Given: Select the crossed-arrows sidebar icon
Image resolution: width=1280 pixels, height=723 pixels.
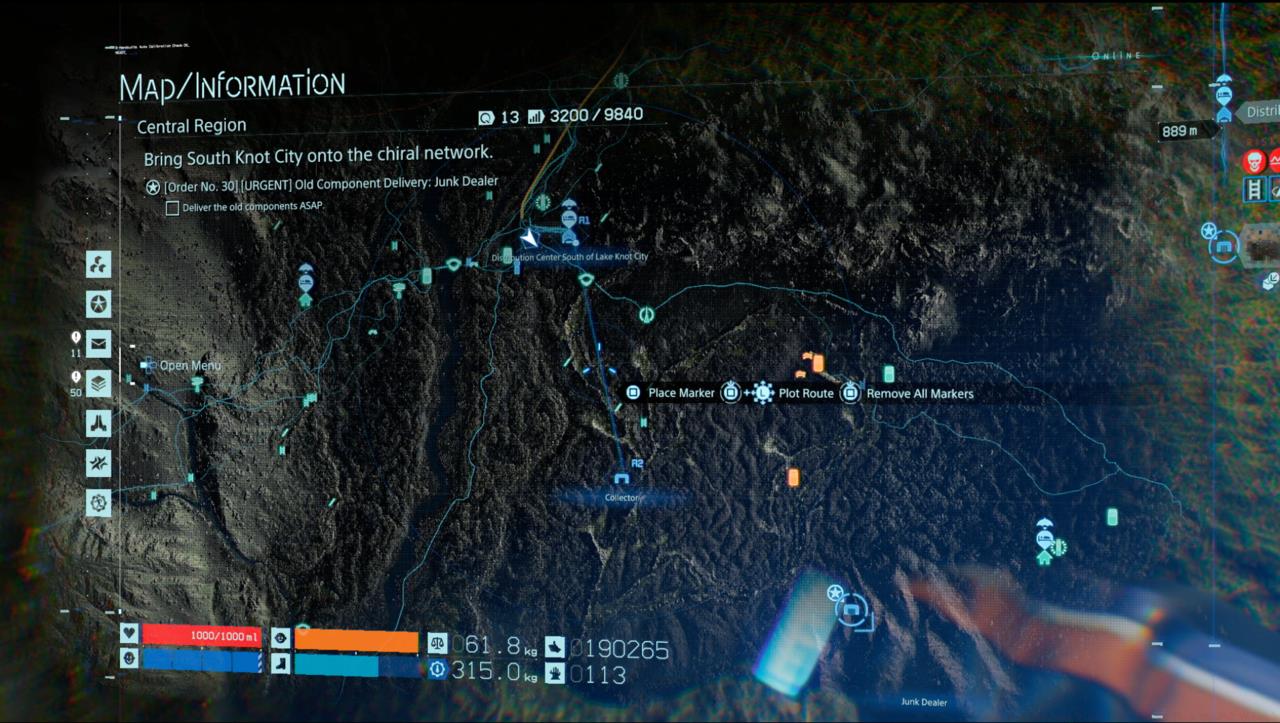Looking at the screenshot, I should click(98, 463).
